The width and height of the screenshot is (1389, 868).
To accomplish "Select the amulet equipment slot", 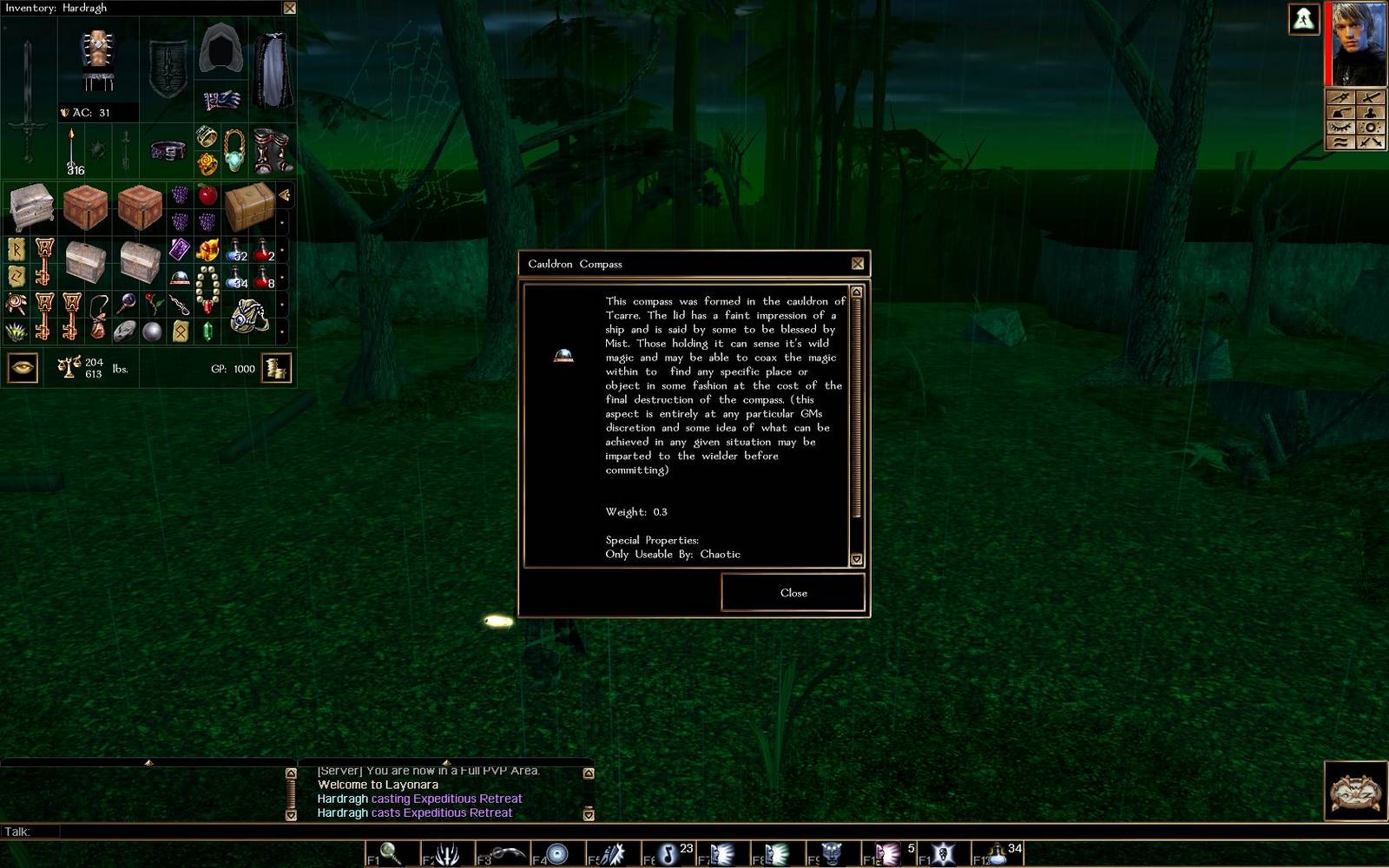I will tap(234, 149).
